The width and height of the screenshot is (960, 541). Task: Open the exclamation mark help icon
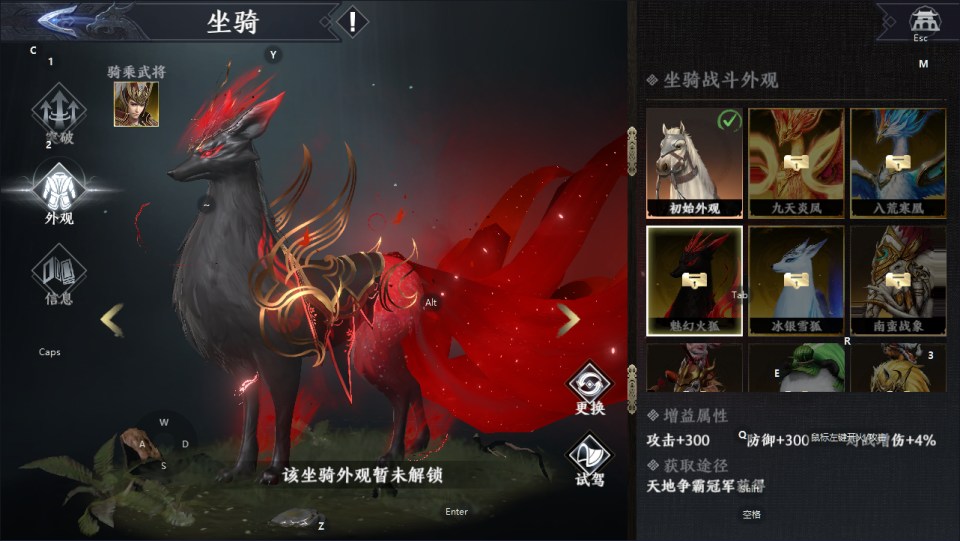click(x=352, y=21)
